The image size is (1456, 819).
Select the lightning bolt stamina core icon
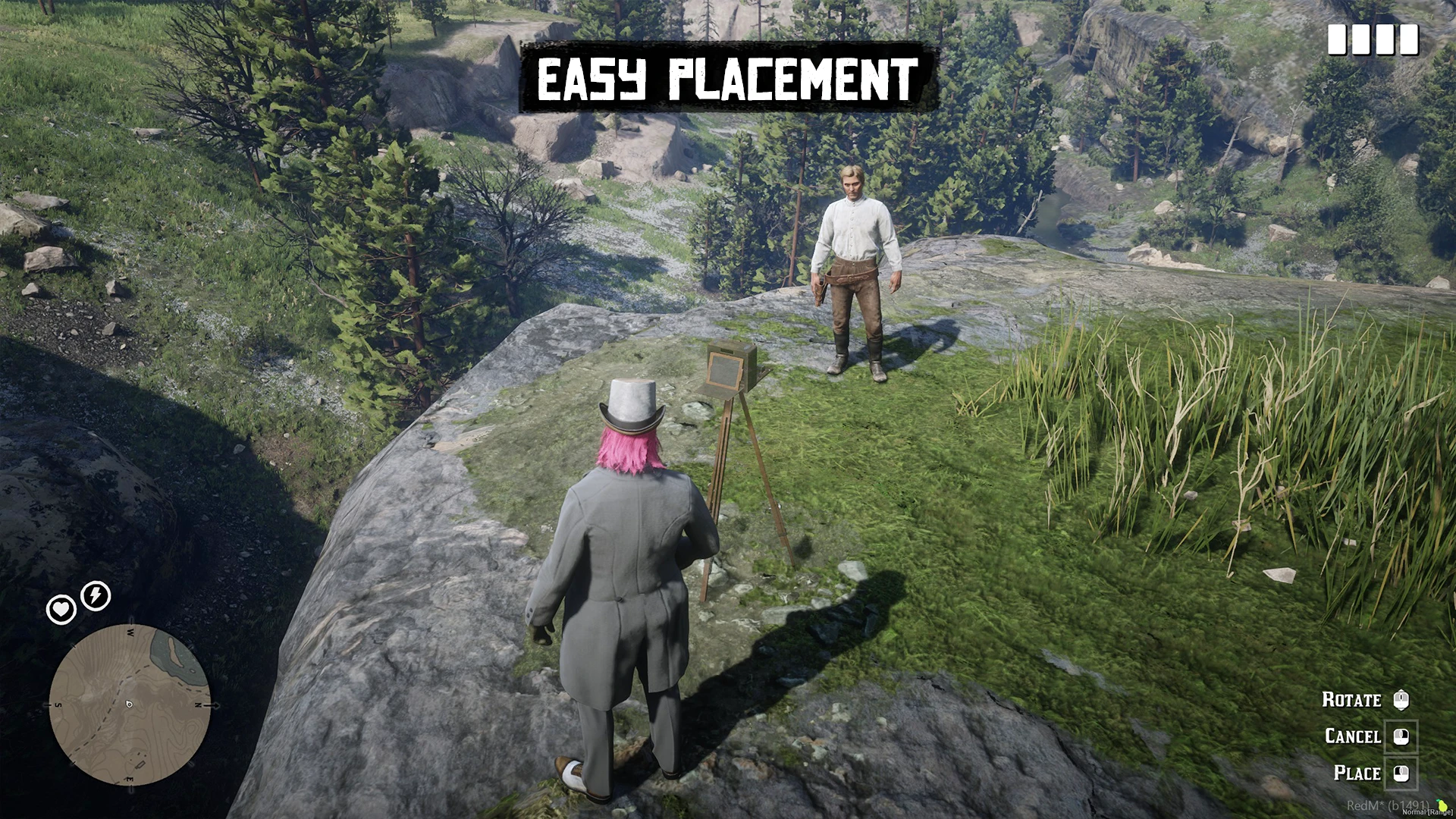(96, 595)
